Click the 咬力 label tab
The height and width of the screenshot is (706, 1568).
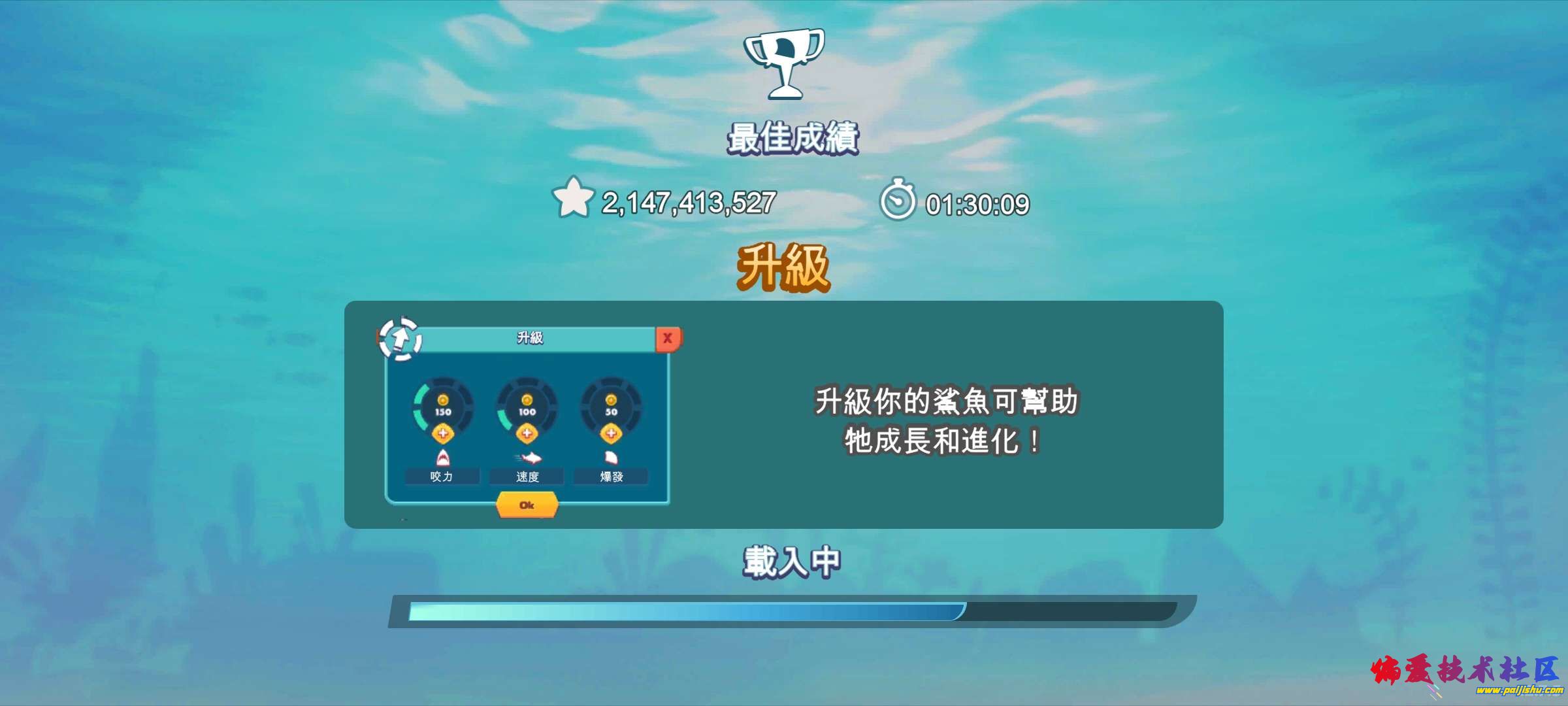(443, 477)
